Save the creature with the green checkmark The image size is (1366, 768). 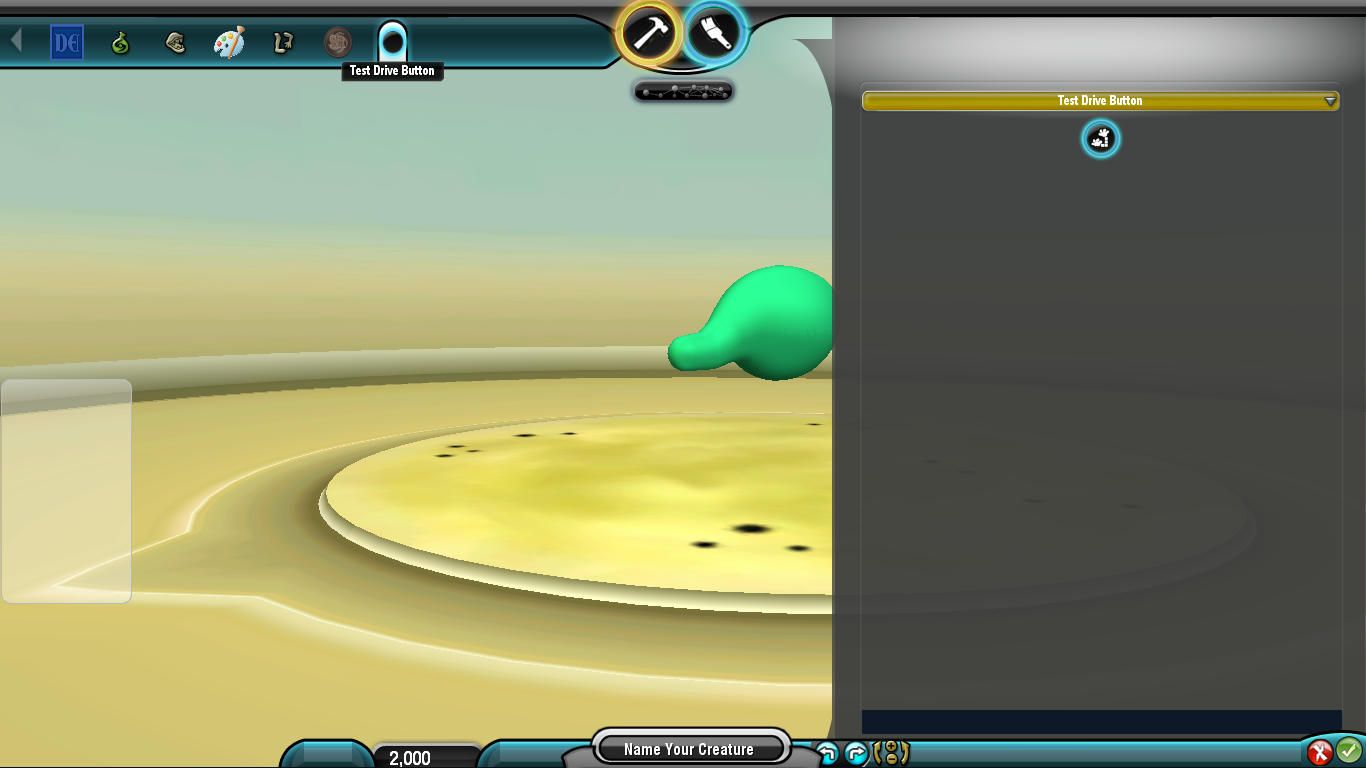(1349, 749)
